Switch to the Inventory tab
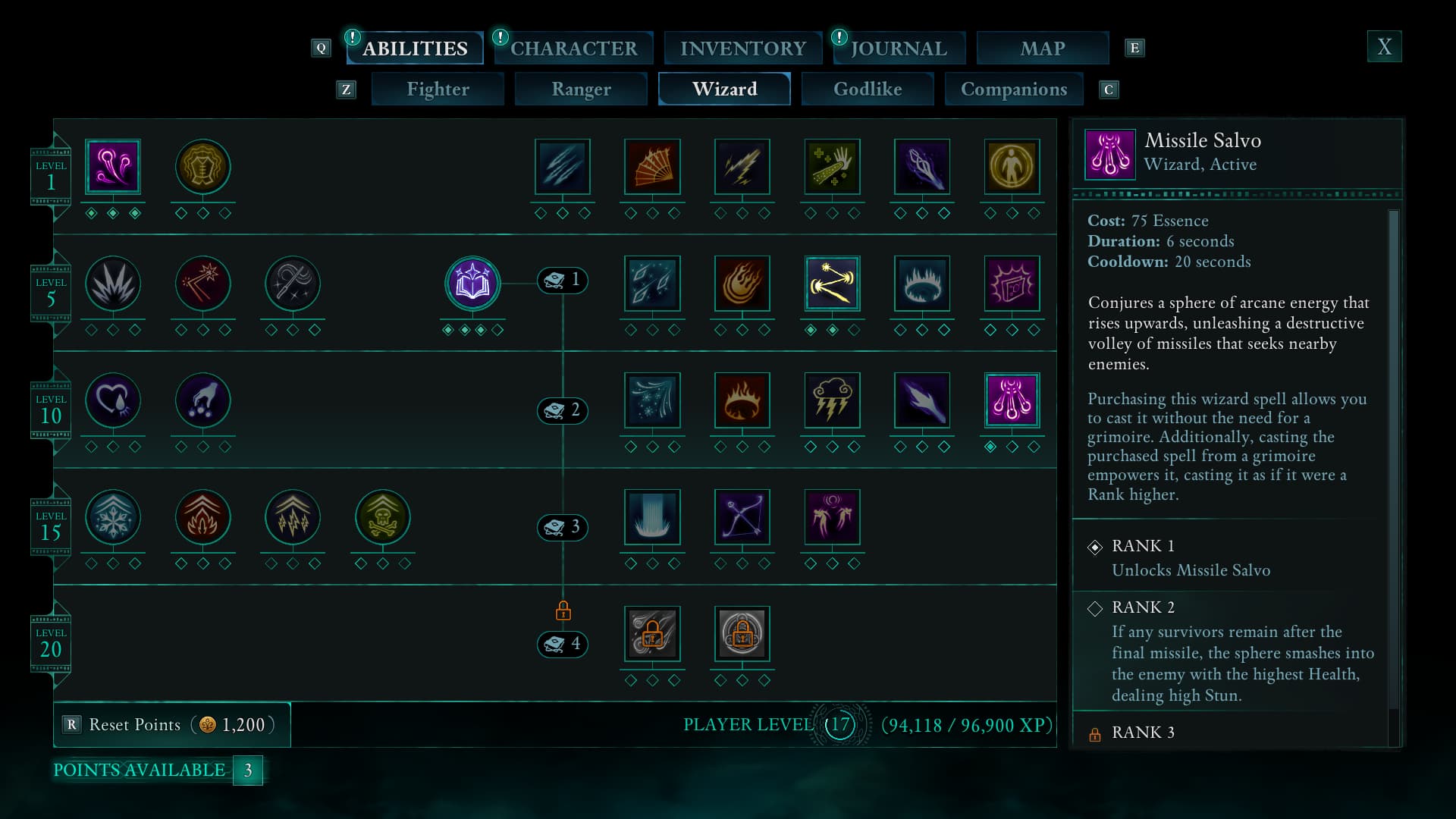 pyautogui.click(x=742, y=48)
